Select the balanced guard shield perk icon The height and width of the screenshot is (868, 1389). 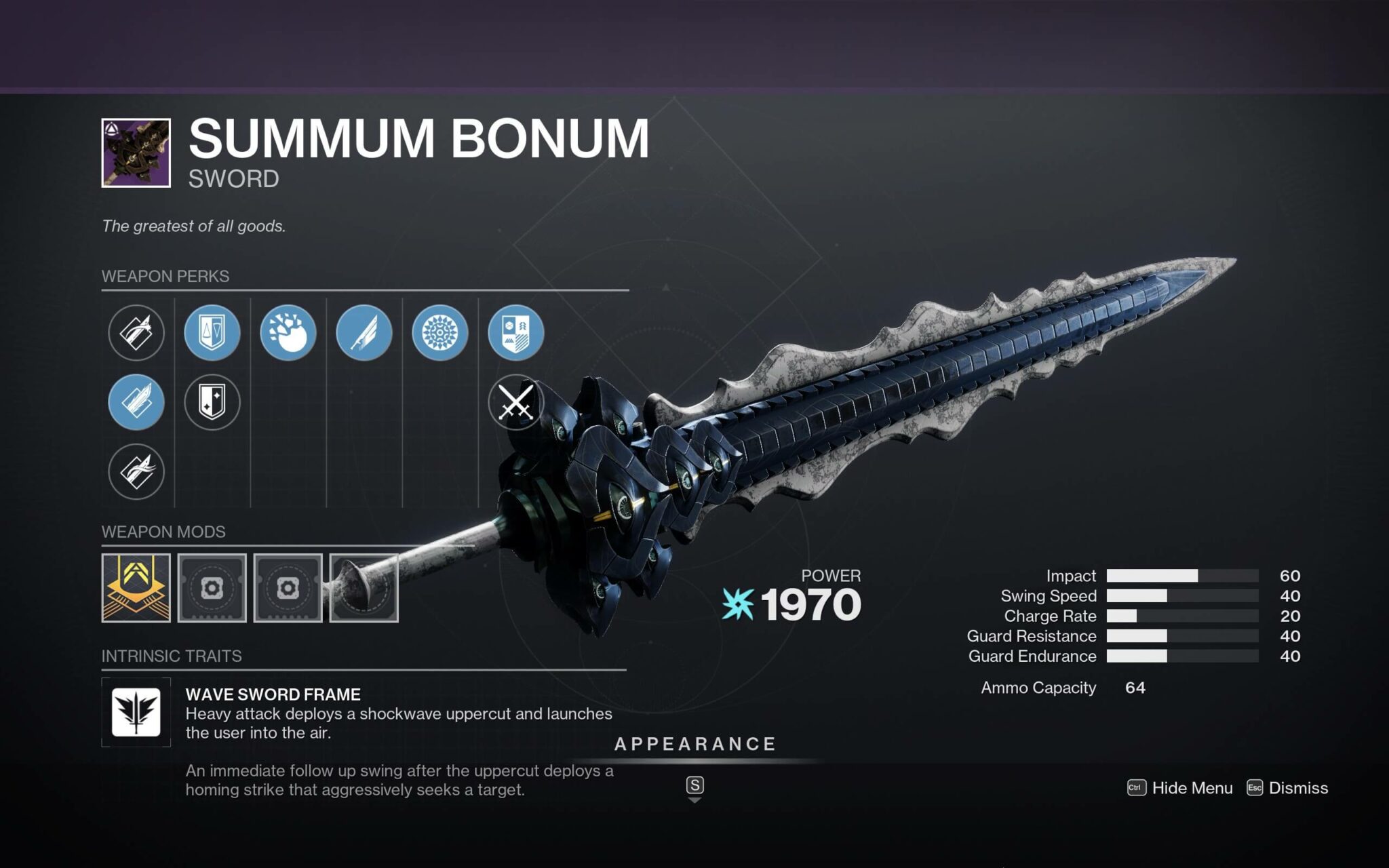tap(212, 332)
